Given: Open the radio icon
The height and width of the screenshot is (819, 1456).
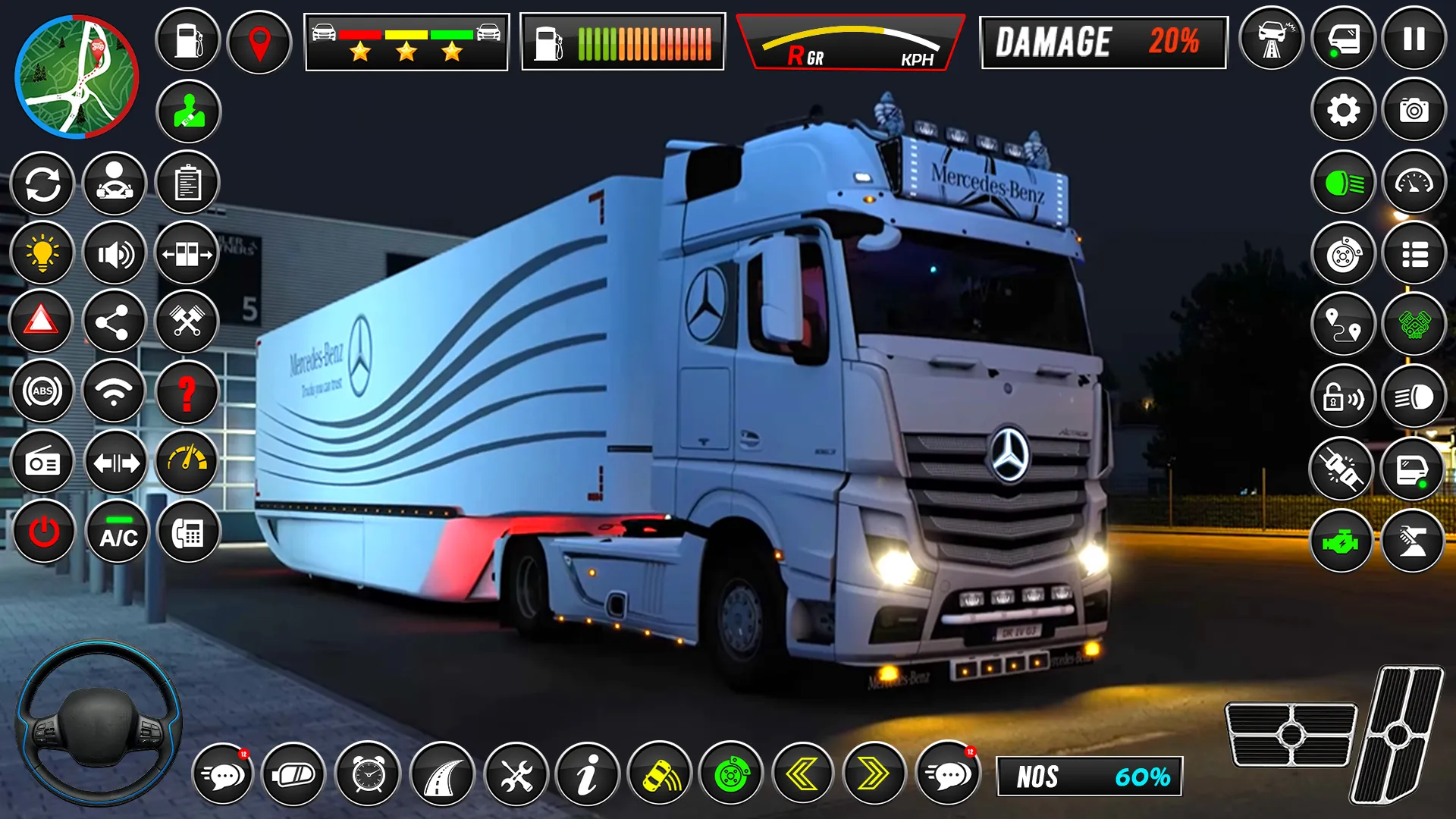Looking at the screenshot, I should click(42, 462).
